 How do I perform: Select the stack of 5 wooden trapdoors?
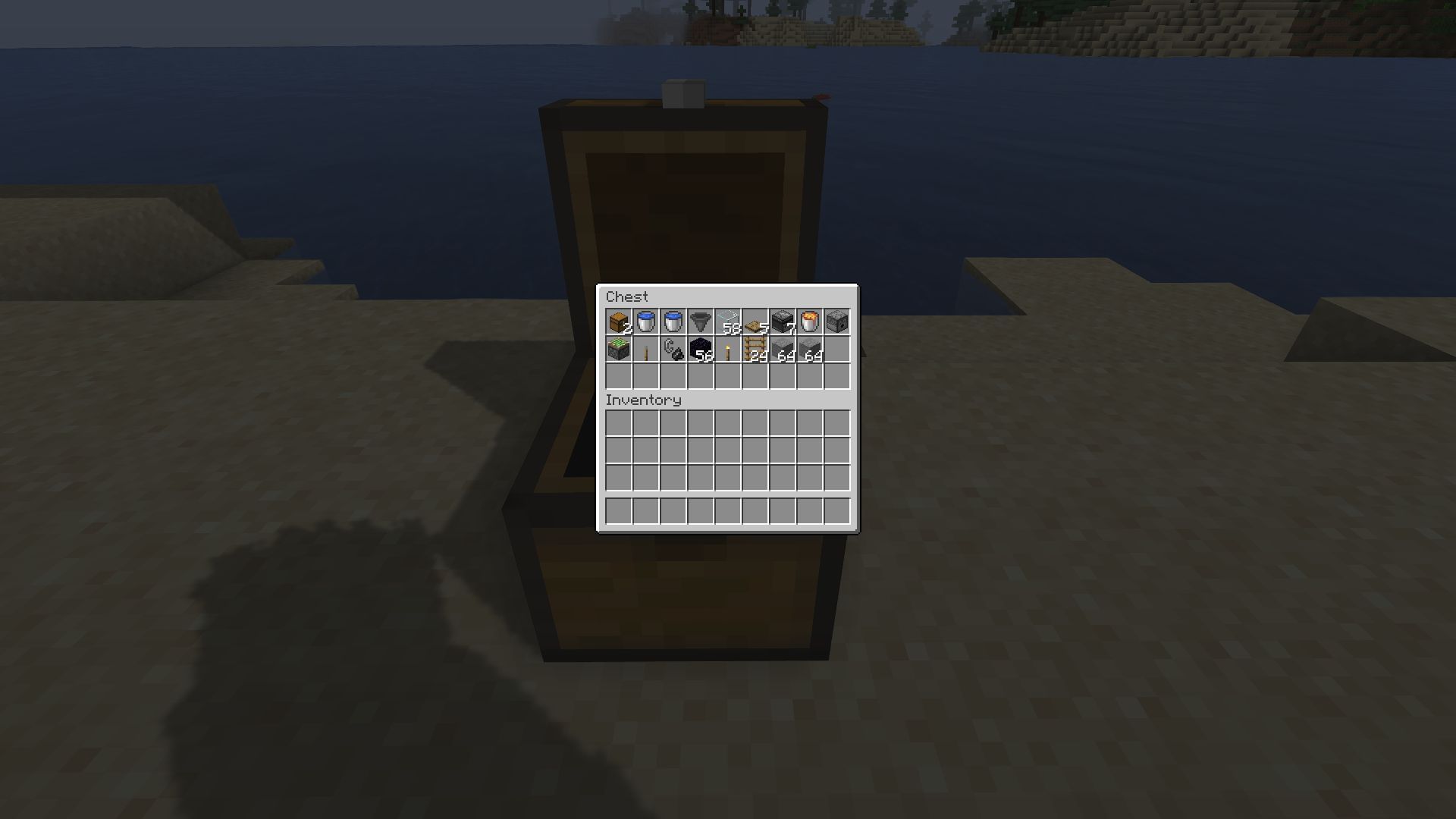755,322
